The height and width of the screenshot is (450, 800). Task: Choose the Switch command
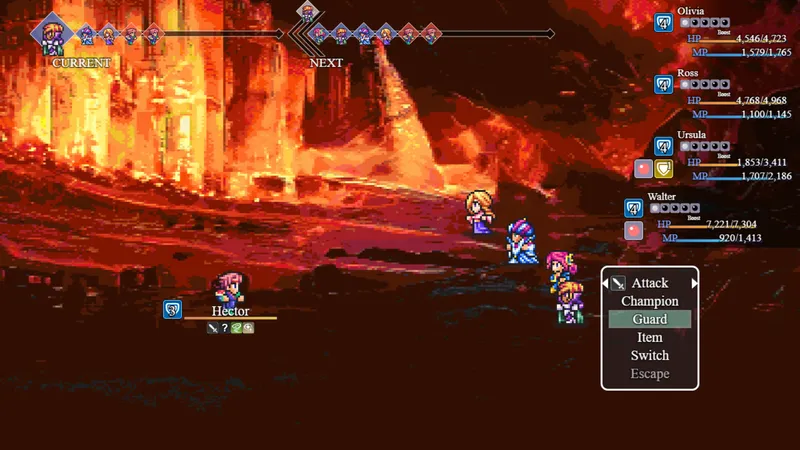[649, 355]
